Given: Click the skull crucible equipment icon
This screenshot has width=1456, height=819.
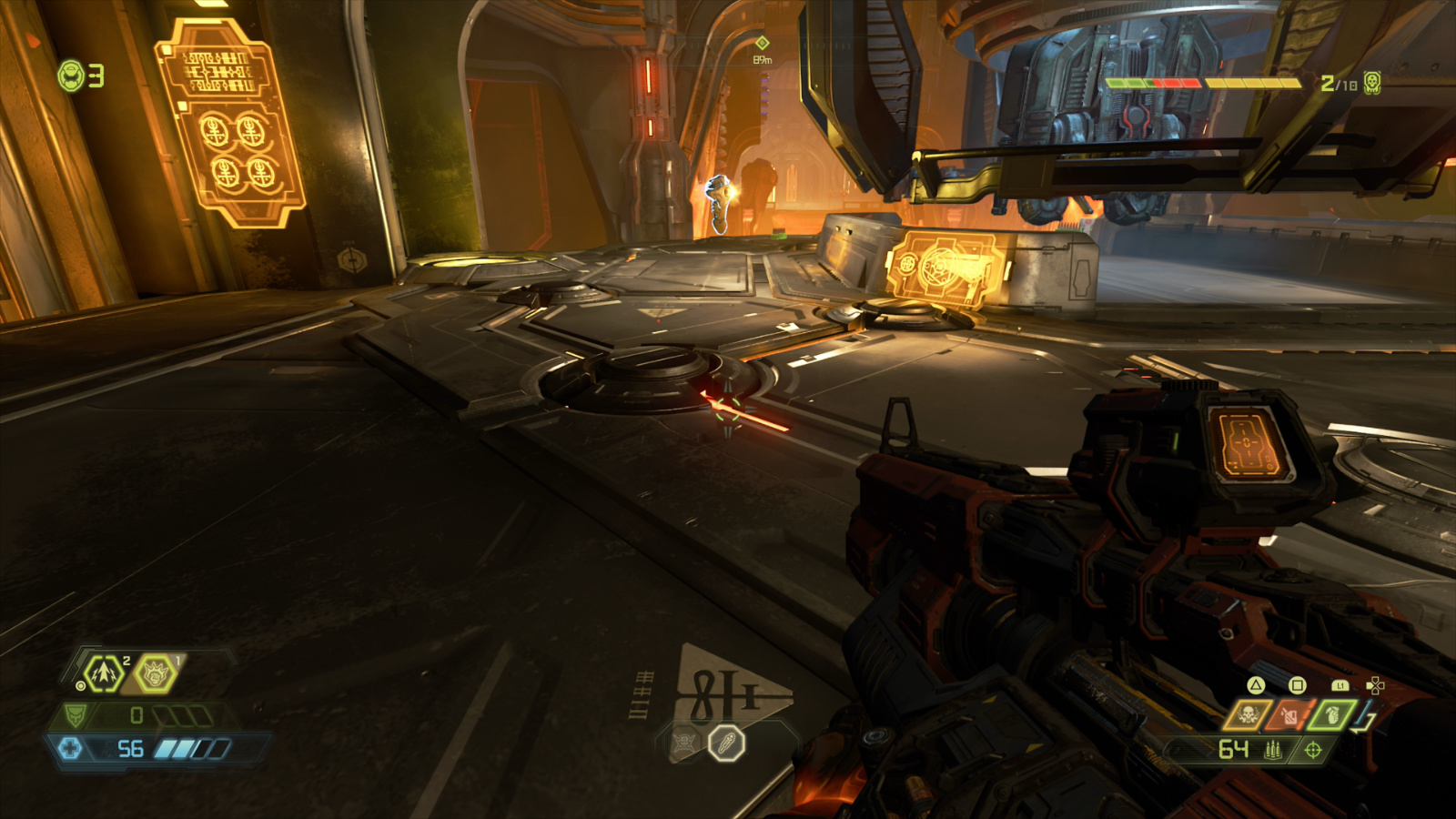Looking at the screenshot, I should point(1248,715).
